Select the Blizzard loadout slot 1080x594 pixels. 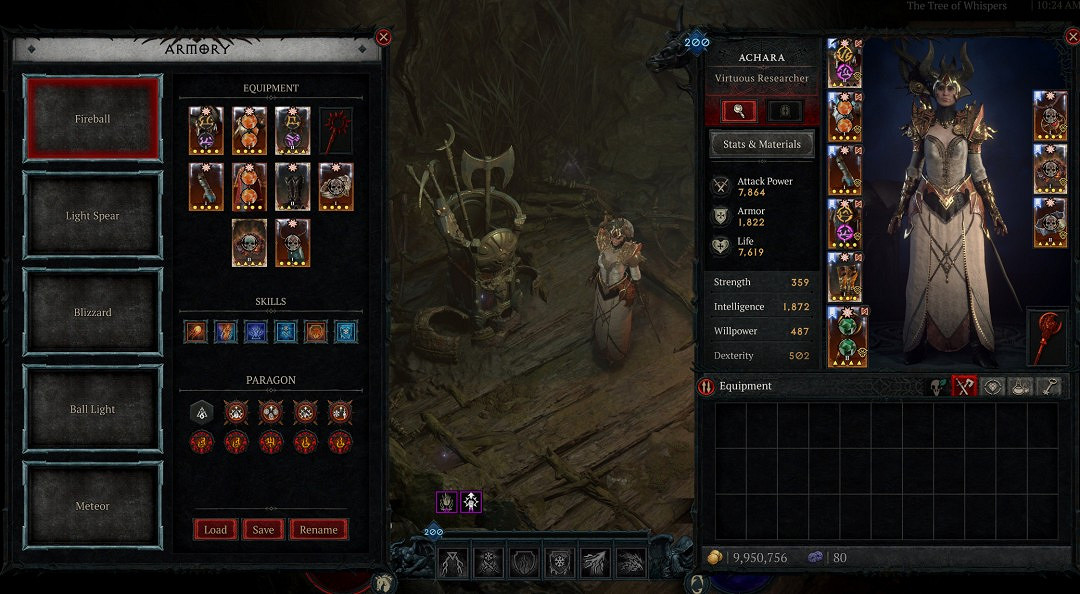tap(92, 312)
